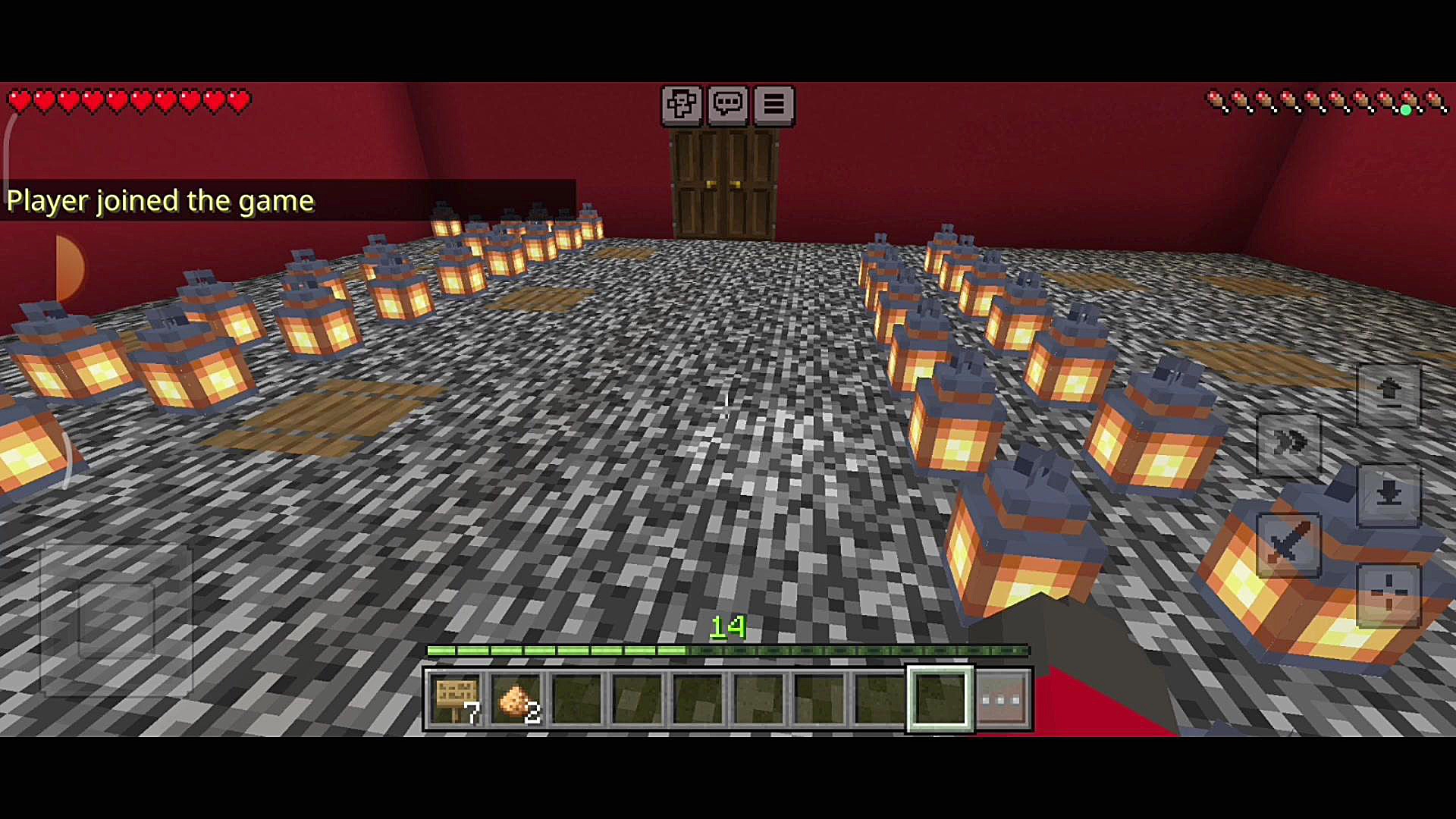
Task: Tap the jump up-arrow button
Action: [x=1389, y=393]
